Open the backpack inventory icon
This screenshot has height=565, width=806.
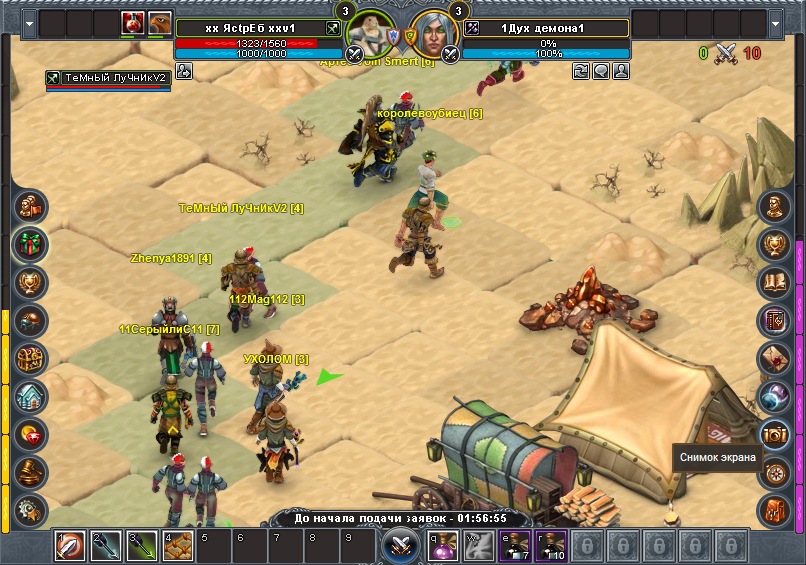pyautogui.click(x=775, y=510)
